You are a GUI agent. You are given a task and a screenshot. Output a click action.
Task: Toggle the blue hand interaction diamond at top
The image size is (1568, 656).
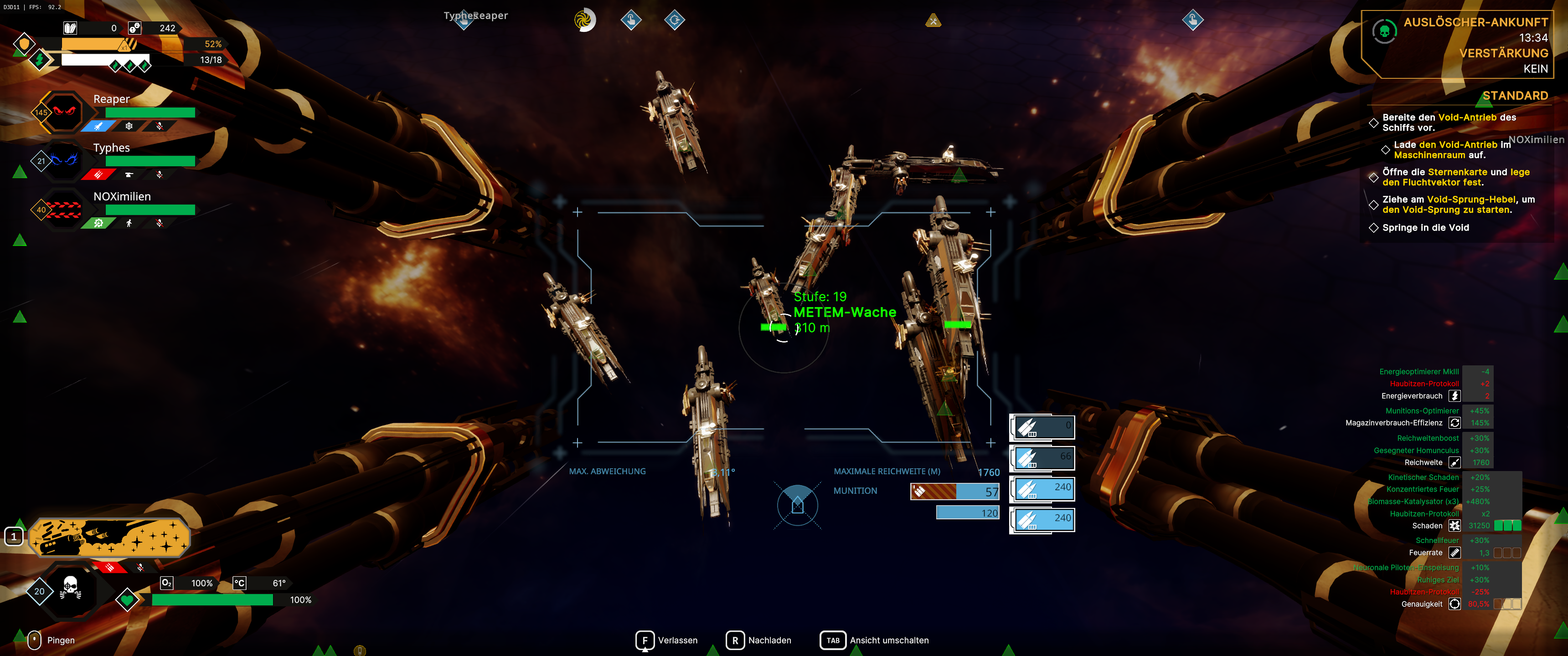(x=632, y=20)
